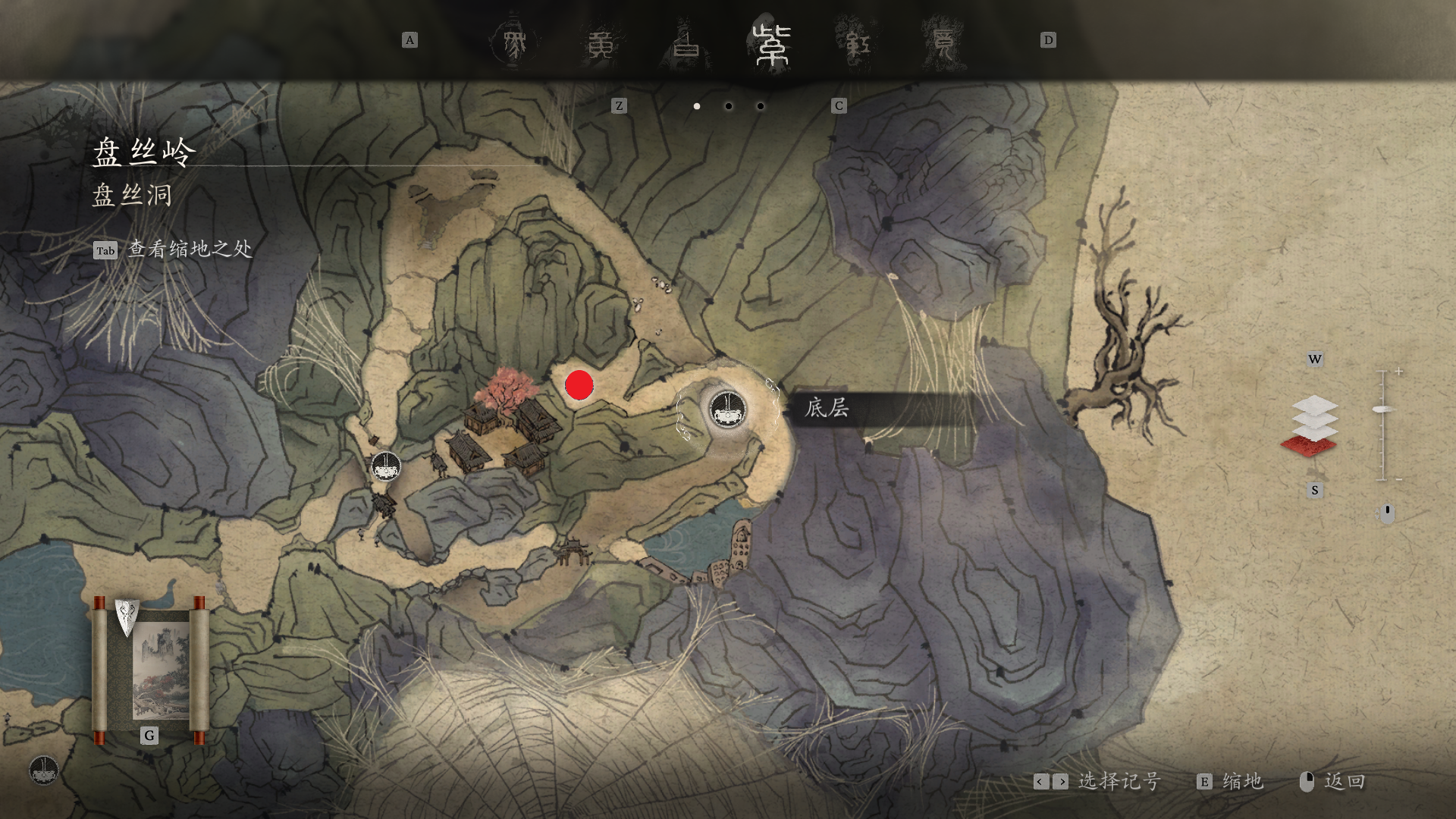This screenshot has height=819, width=1456.
Task: Click the 返回 back label
Action: [1344, 781]
